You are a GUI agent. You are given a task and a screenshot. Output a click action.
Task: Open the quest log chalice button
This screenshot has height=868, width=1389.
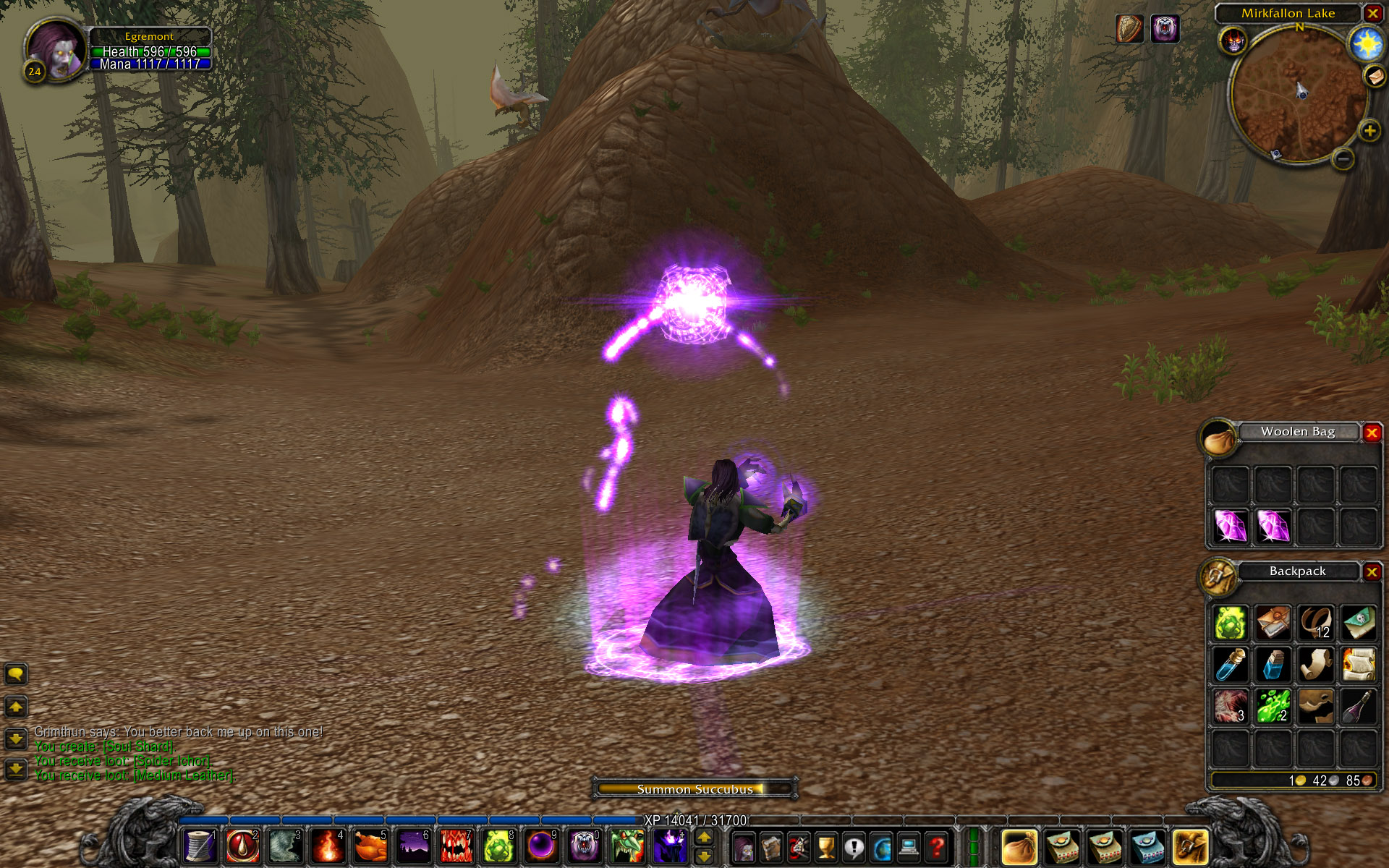tap(825, 847)
